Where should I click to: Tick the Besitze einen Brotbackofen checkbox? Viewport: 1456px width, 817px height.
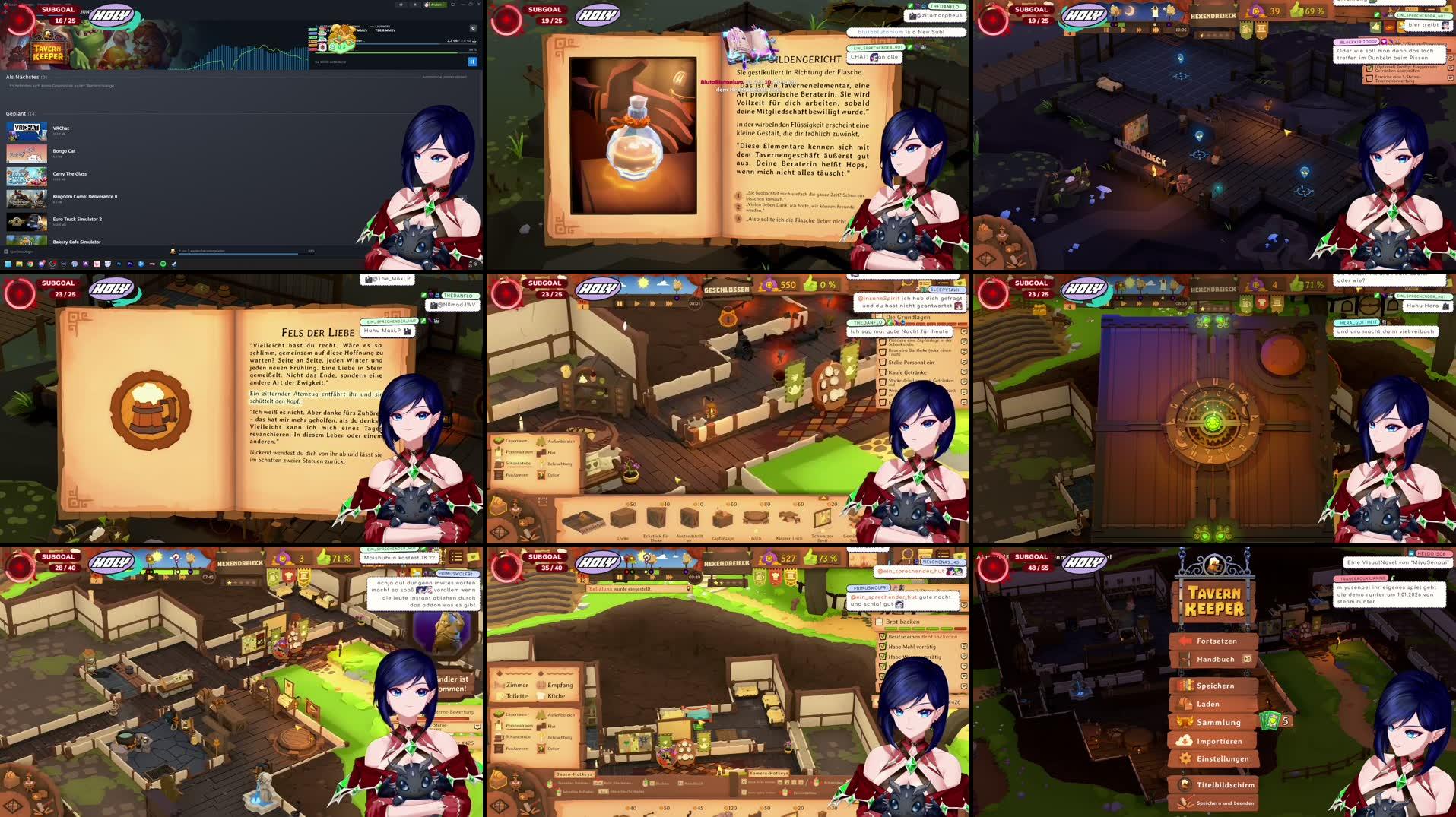click(x=883, y=637)
